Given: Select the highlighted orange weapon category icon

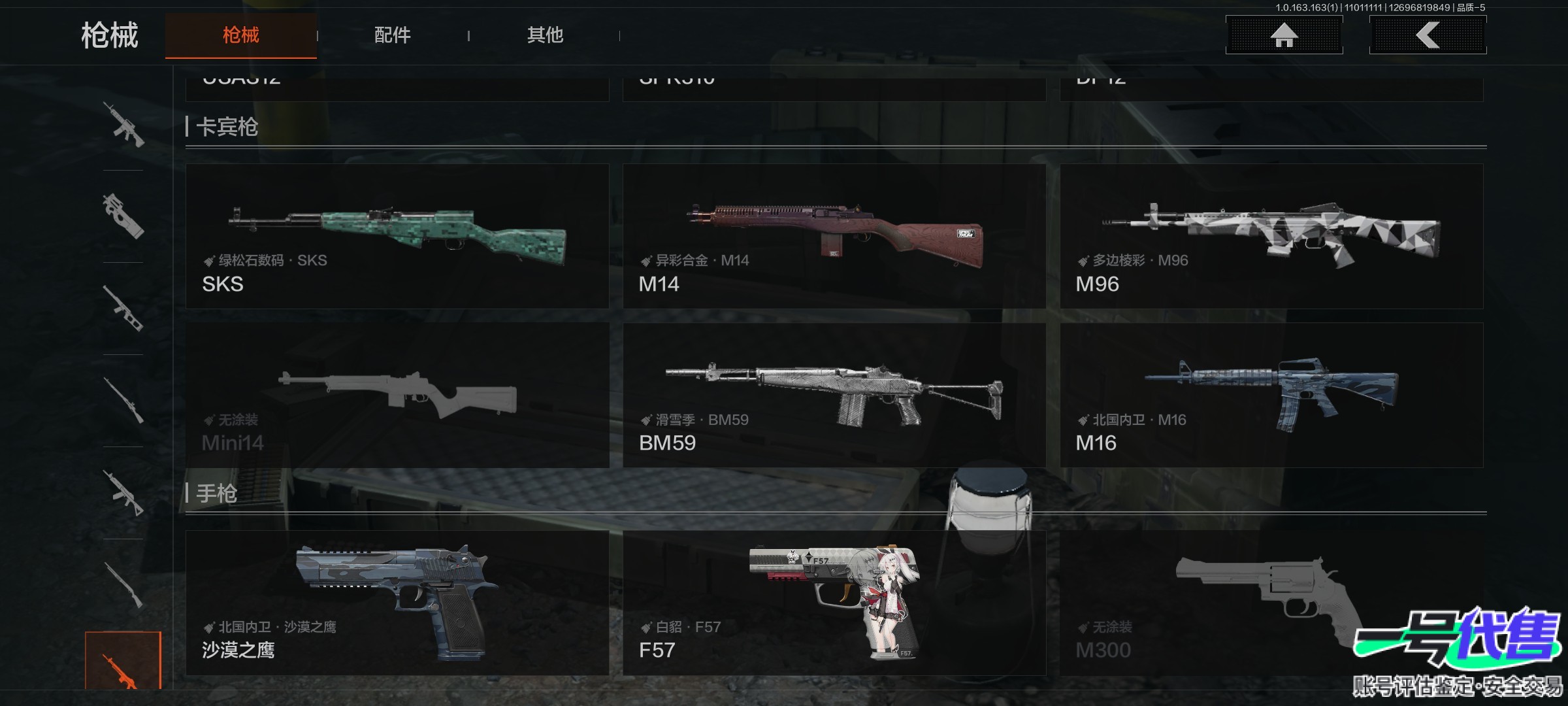Looking at the screenshot, I should (123, 662).
